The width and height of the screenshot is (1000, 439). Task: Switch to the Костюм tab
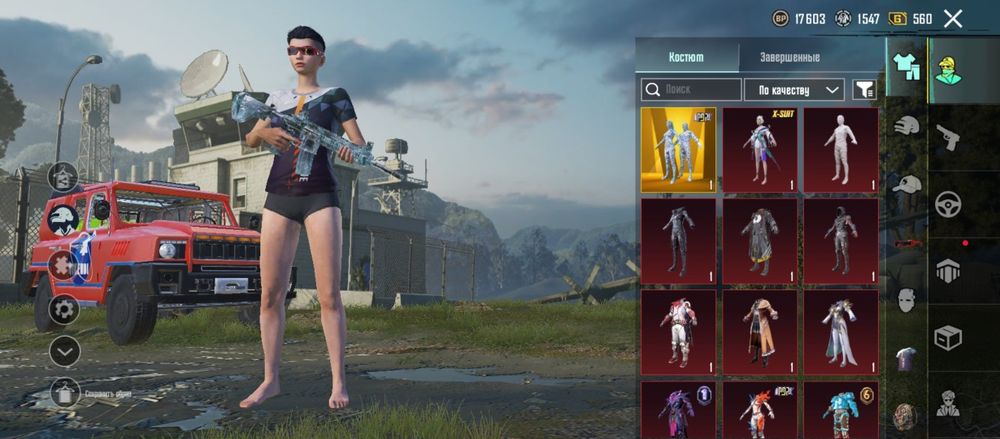(686, 57)
